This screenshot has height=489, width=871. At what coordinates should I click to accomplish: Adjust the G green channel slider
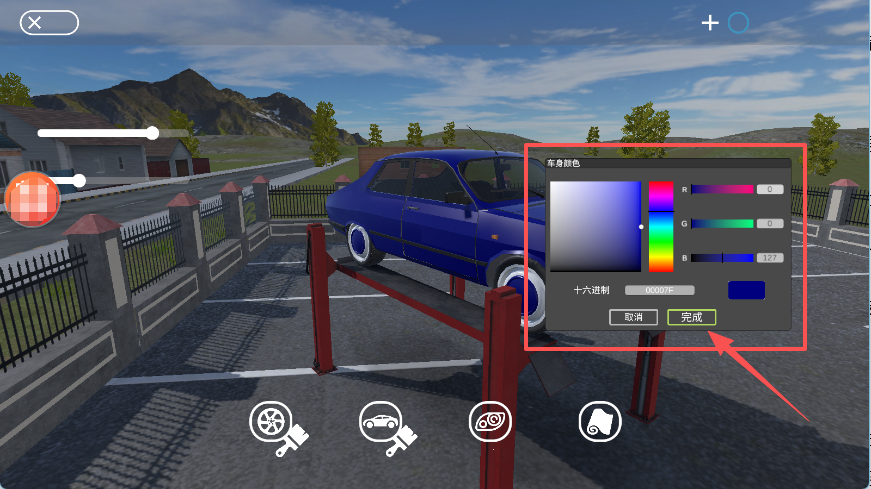722,224
